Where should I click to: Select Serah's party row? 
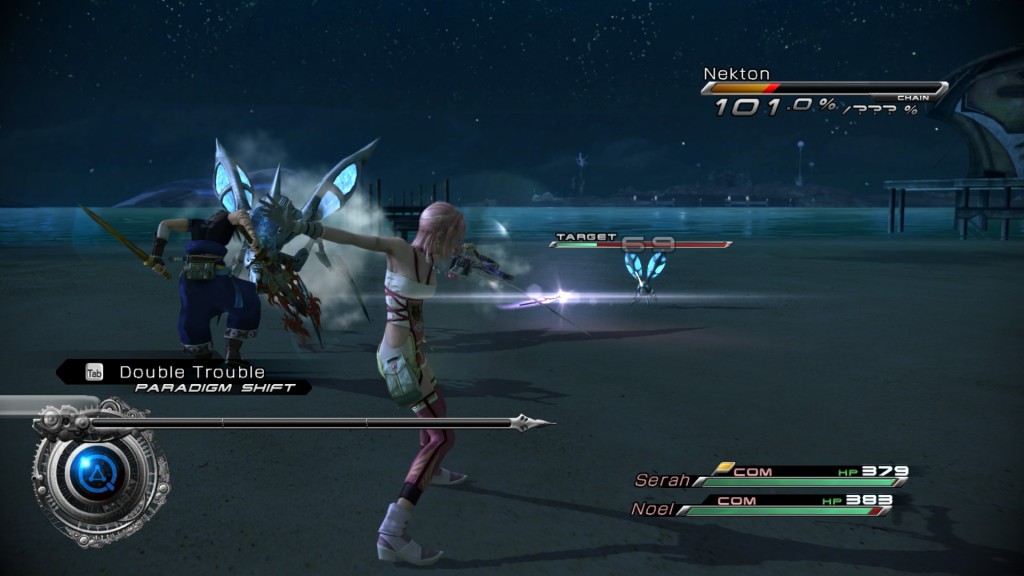(770, 477)
